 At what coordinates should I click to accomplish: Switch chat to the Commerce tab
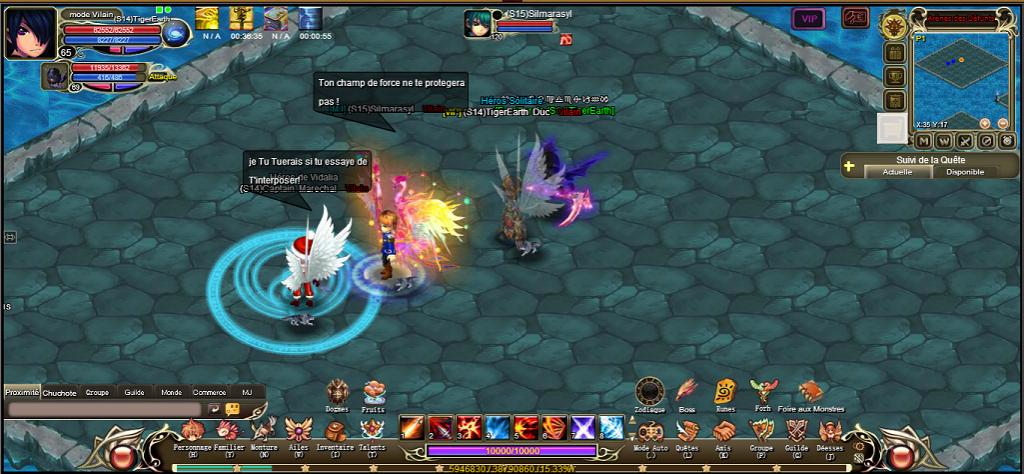click(x=209, y=393)
